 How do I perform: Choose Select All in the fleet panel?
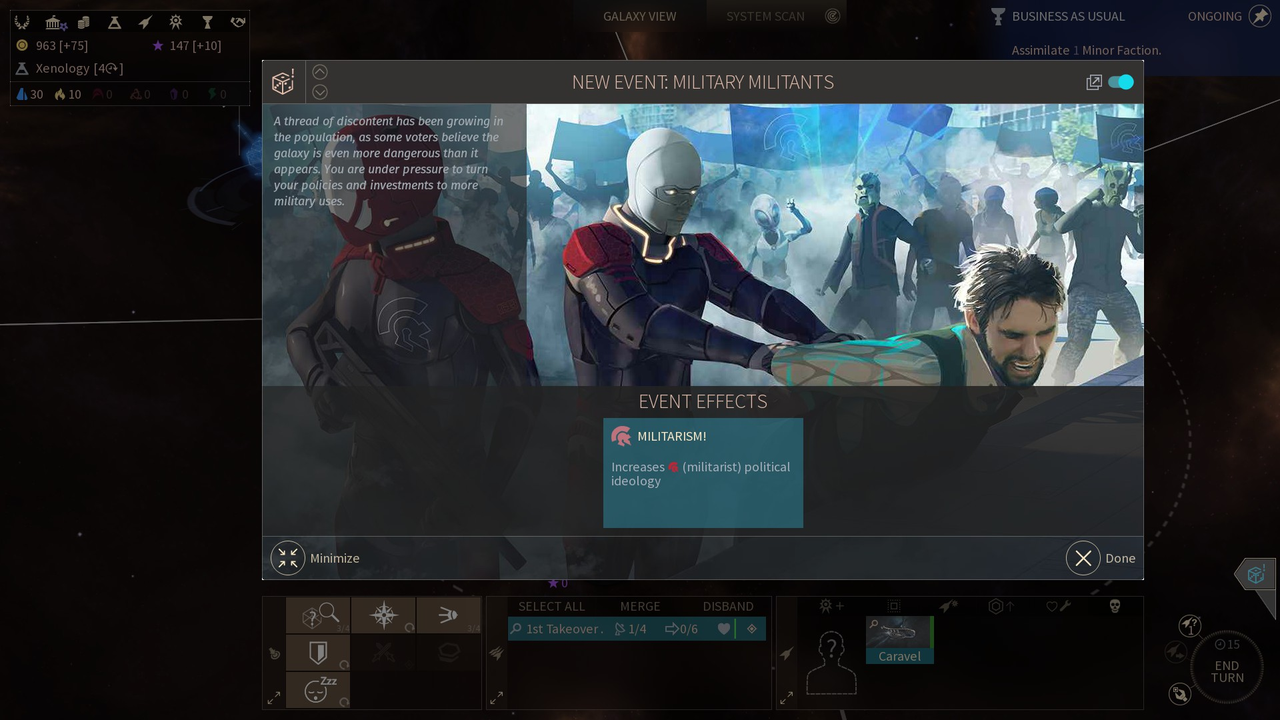pyautogui.click(x=551, y=606)
